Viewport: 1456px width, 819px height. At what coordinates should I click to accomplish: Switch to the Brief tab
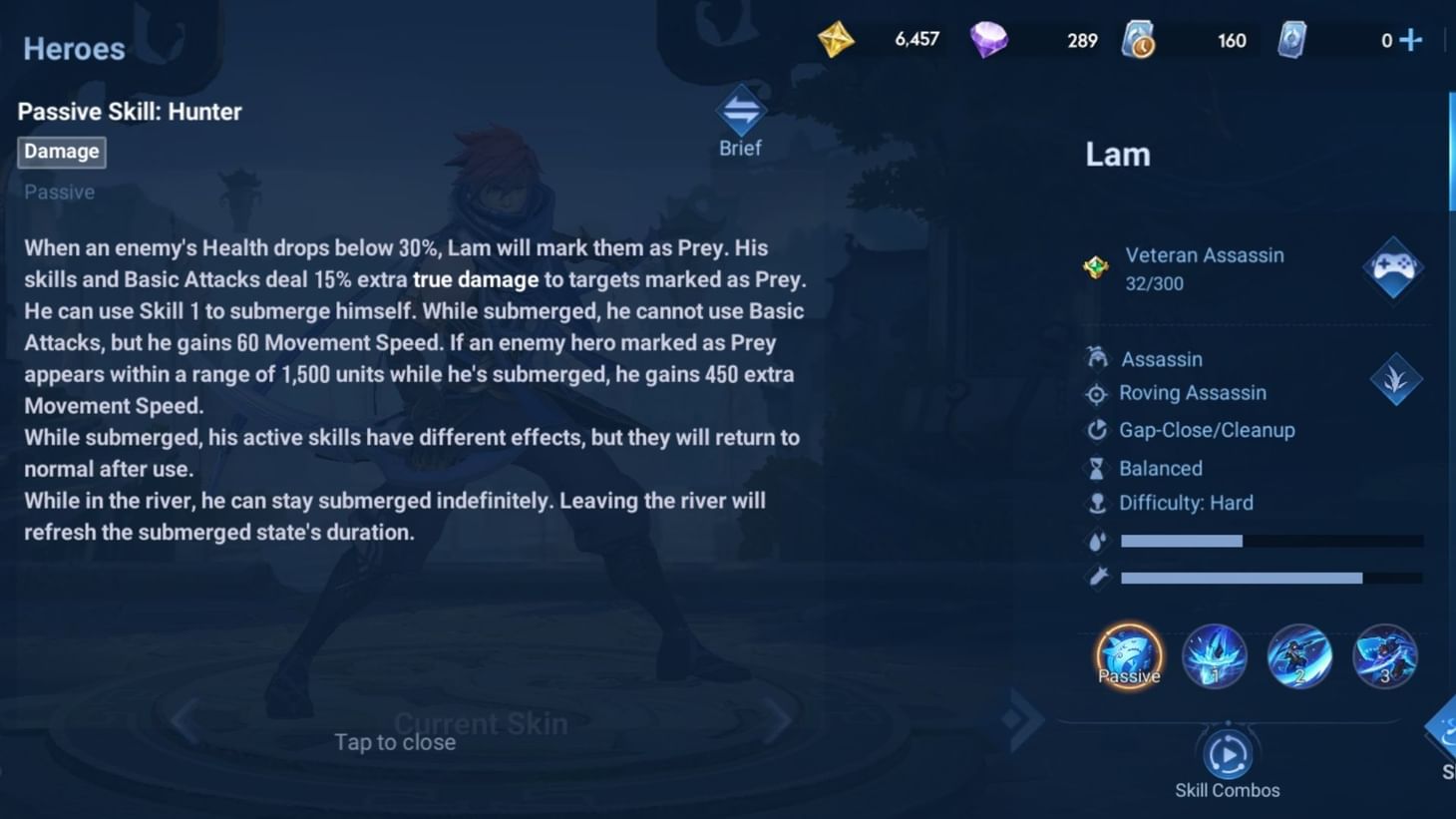[x=740, y=118]
